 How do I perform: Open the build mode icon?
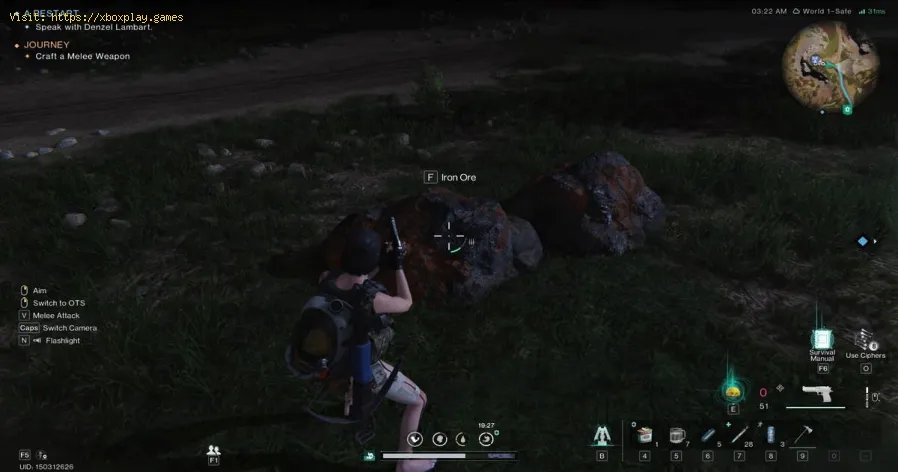click(602, 435)
